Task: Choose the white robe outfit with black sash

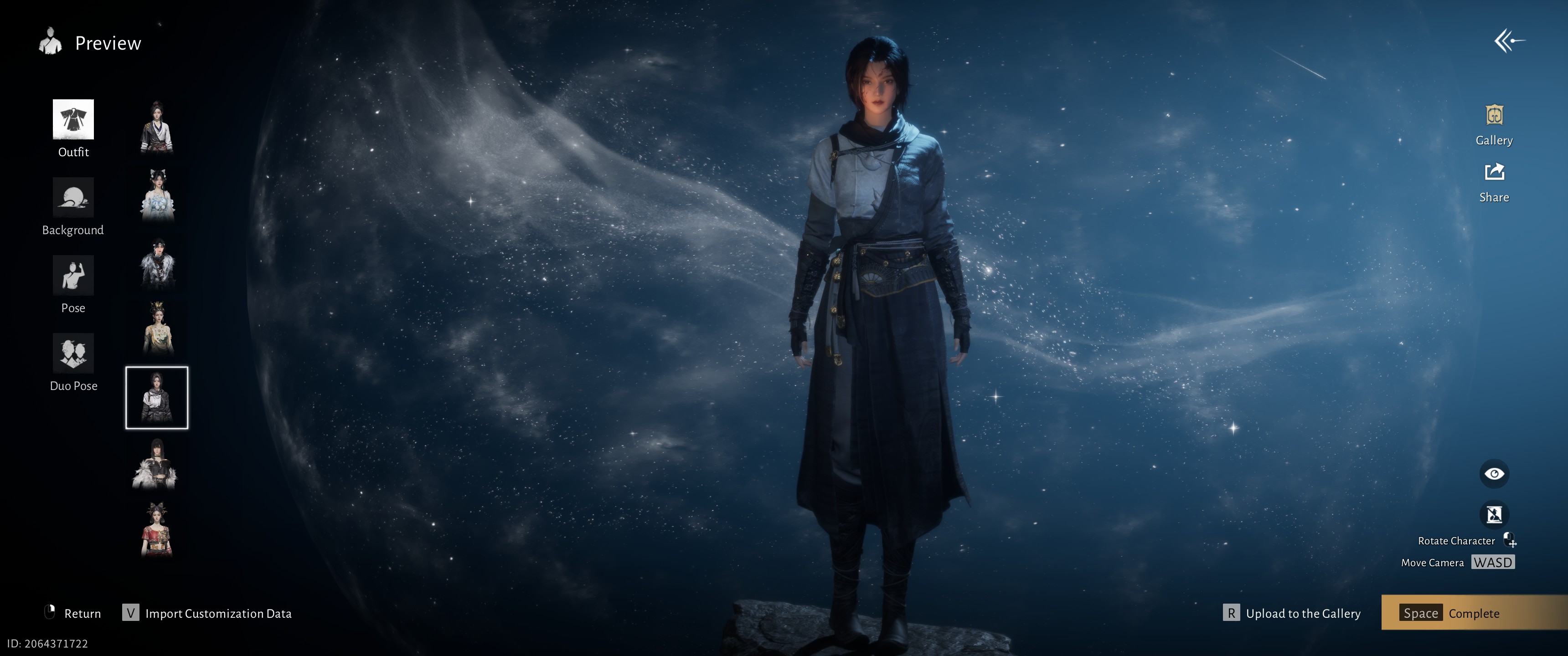Action: tap(157, 127)
